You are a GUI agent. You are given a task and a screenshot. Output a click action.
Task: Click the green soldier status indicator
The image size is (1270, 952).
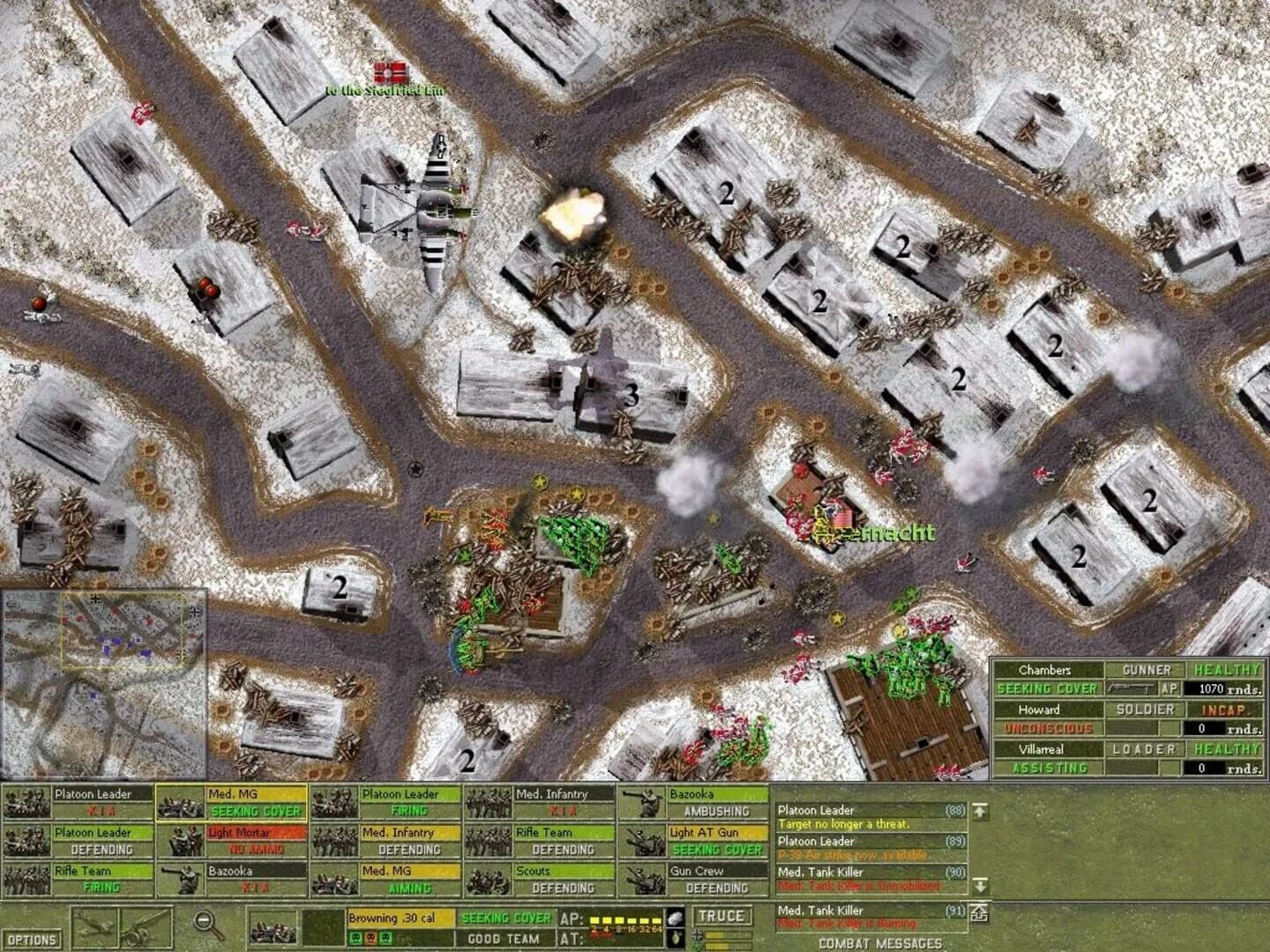pyautogui.click(x=355, y=936)
